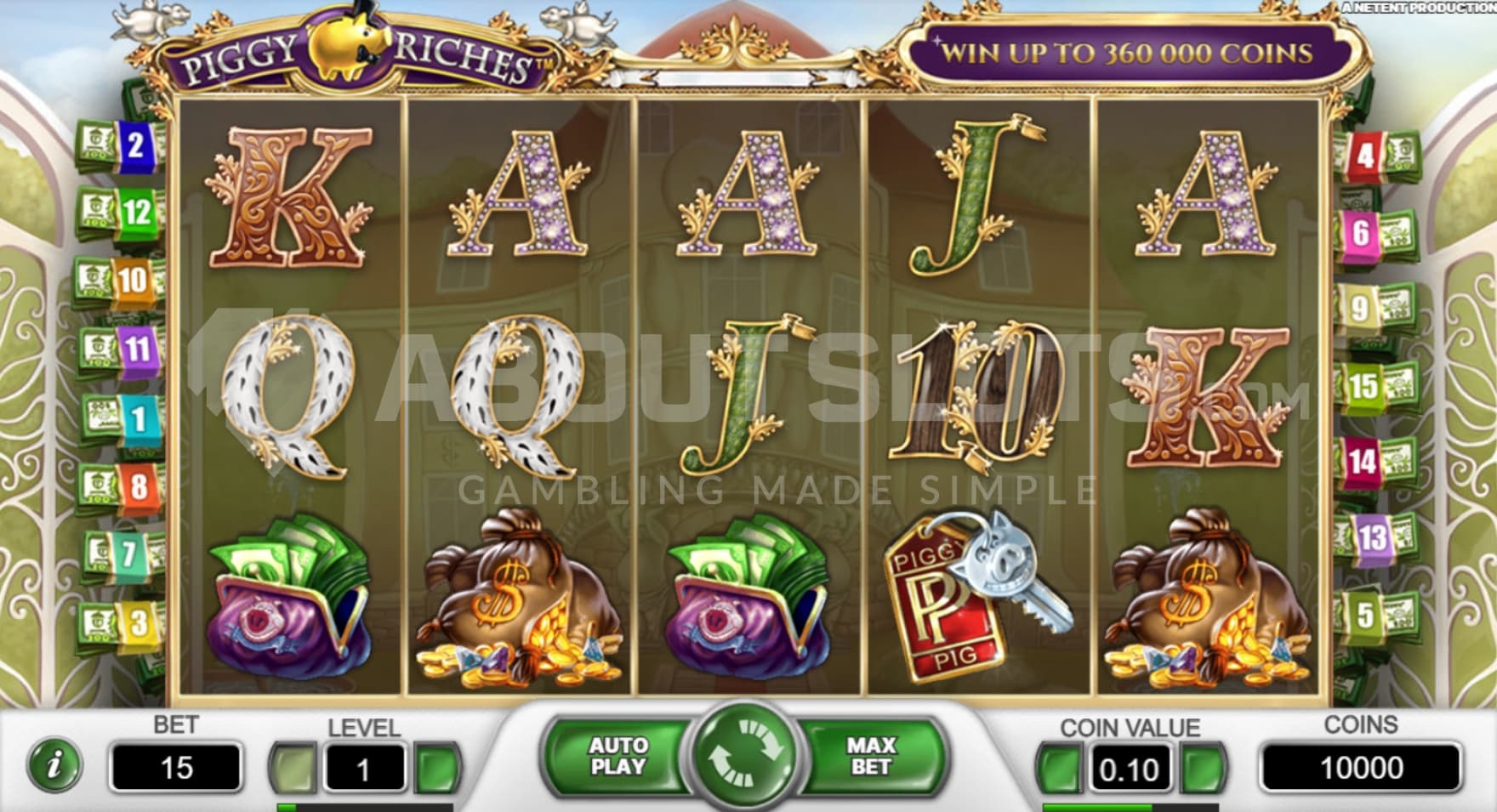
Task: Show payline 4 marker
Action: coord(1365,156)
